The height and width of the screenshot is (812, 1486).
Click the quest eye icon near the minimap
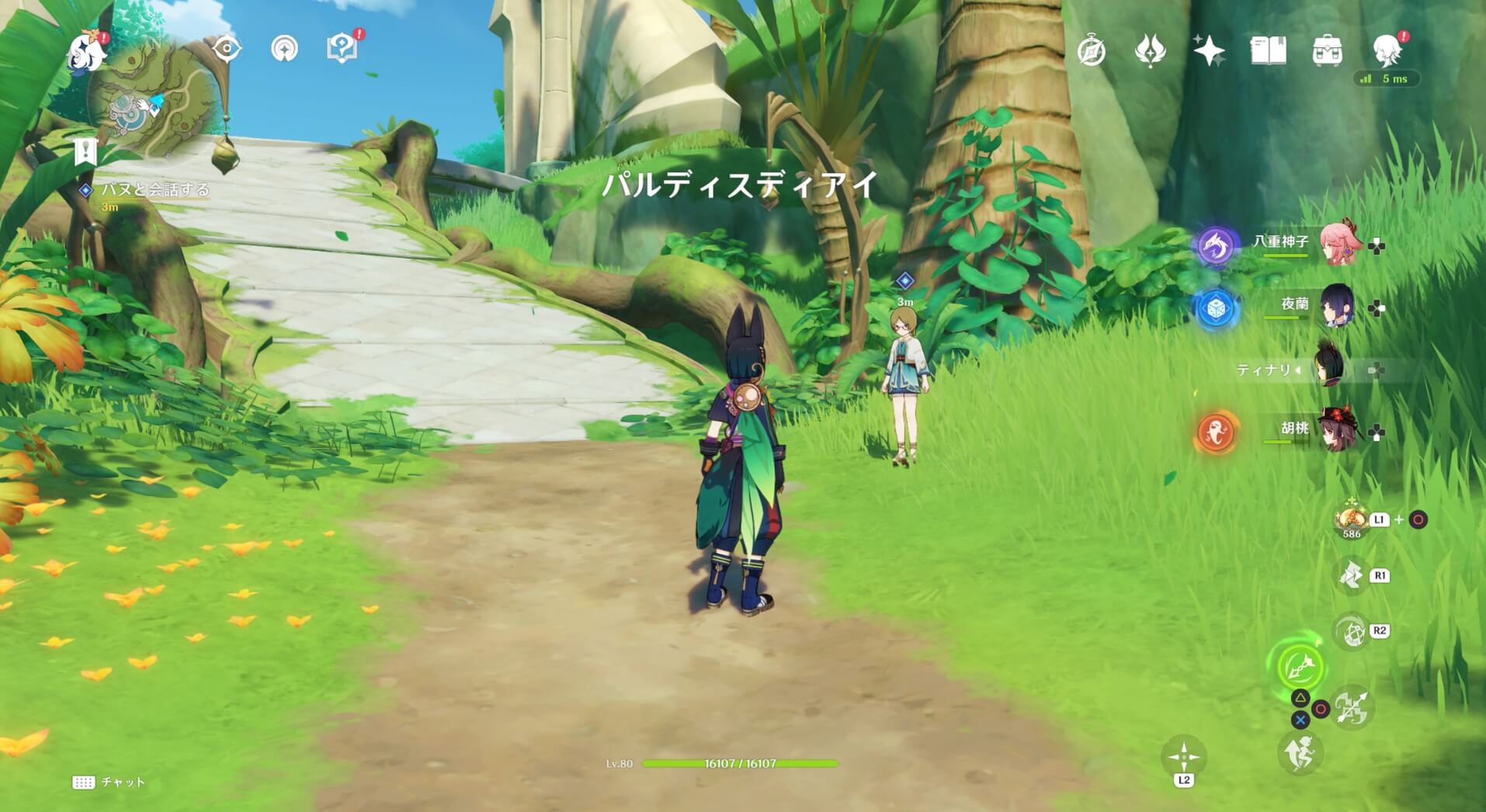pyautogui.click(x=226, y=47)
